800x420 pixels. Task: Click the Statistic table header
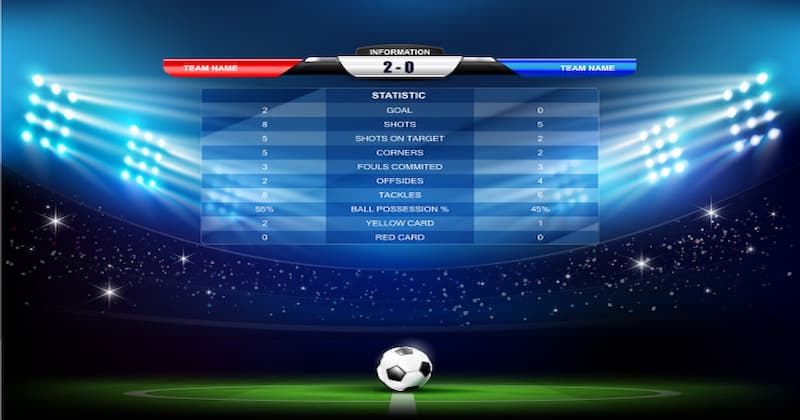(399, 96)
